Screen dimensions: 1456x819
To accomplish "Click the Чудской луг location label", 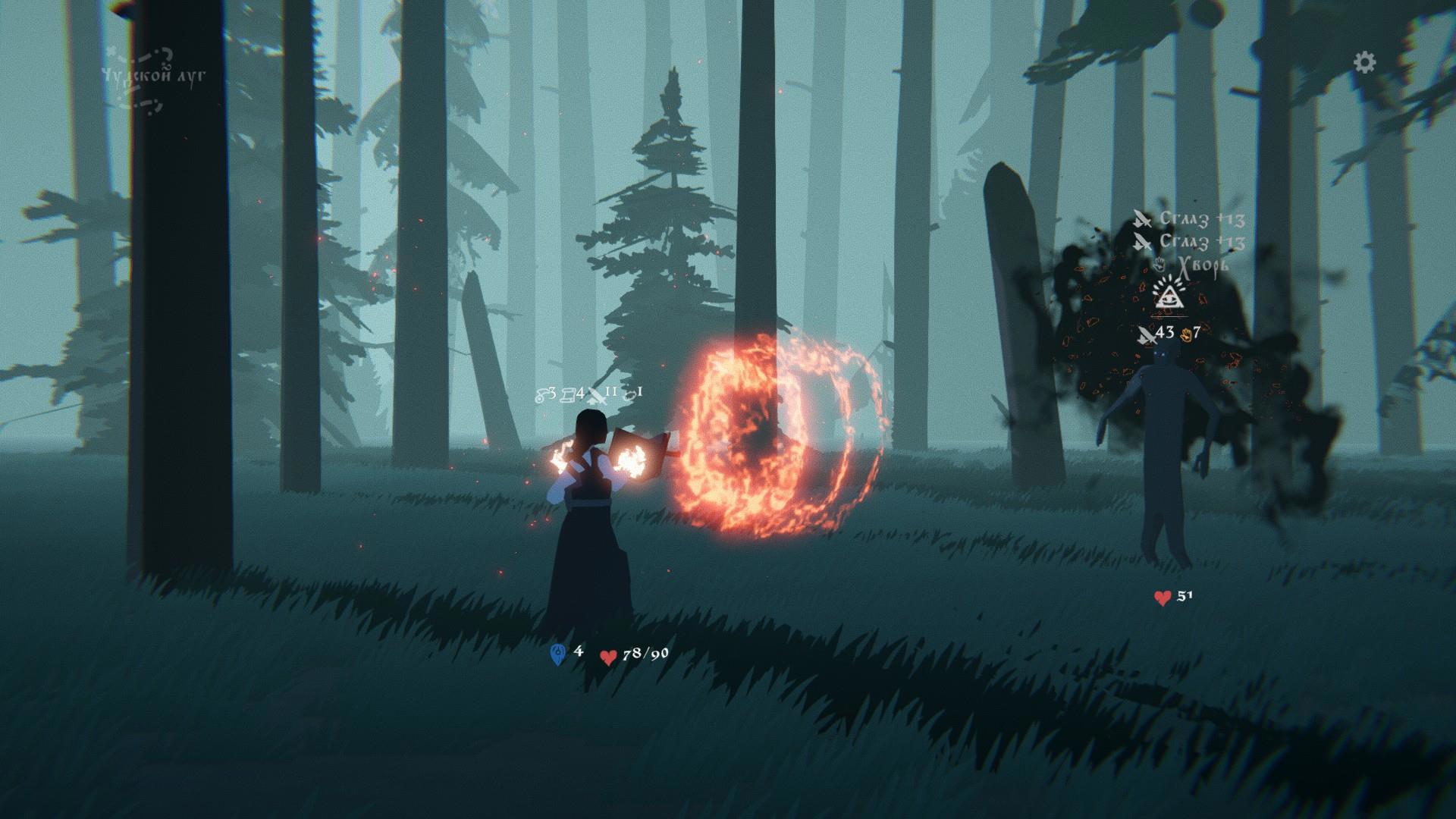I will [x=153, y=76].
